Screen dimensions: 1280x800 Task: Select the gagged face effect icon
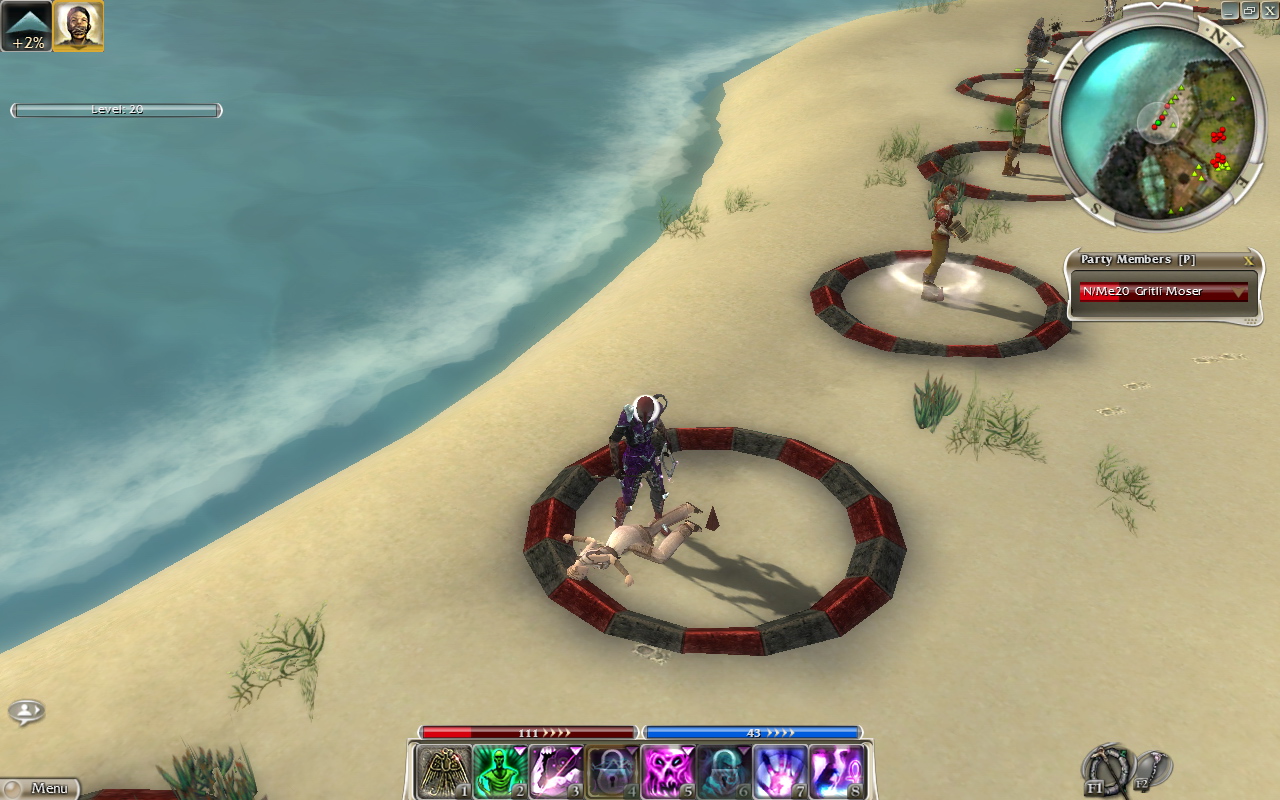78,26
